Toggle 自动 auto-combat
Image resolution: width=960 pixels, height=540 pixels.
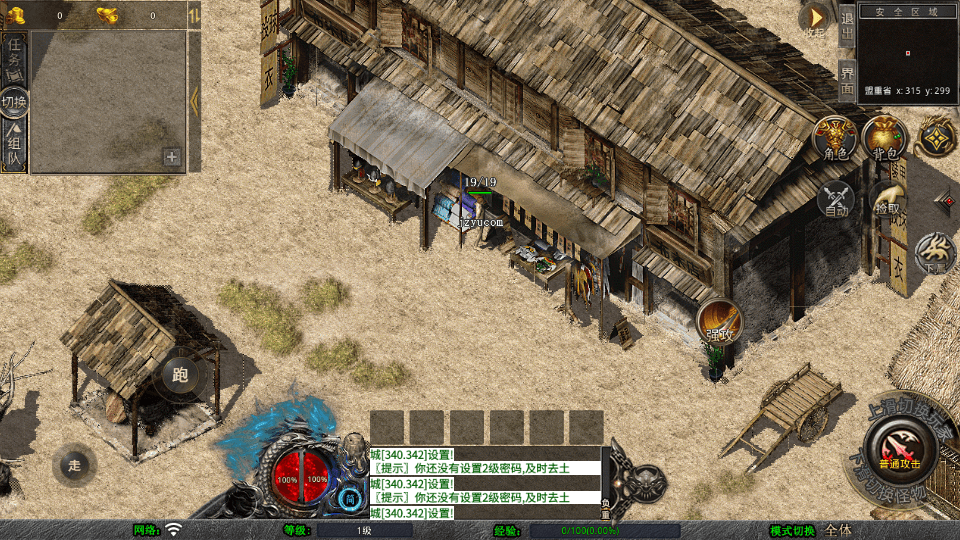pyautogui.click(x=837, y=200)
